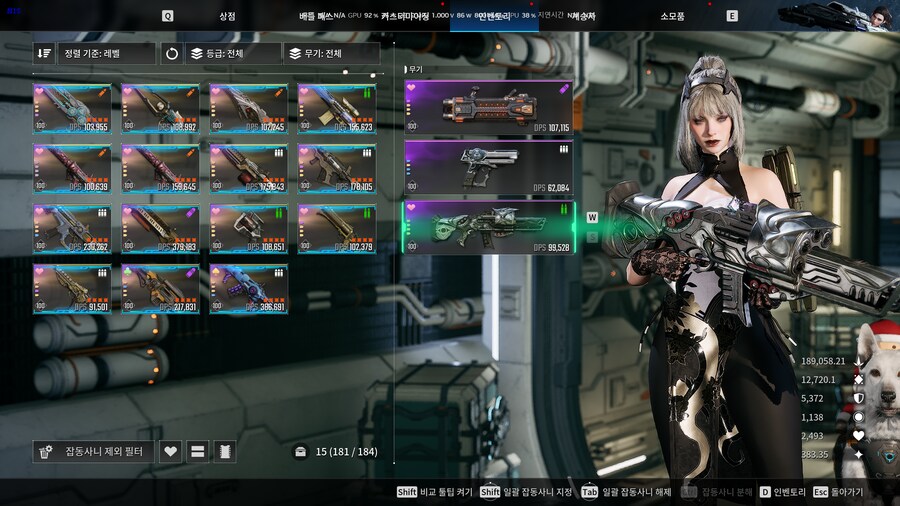900x506 pixels.
Task: Open the 정렬 기준: 레벨 sort dropdown
Action: (105, 54)
